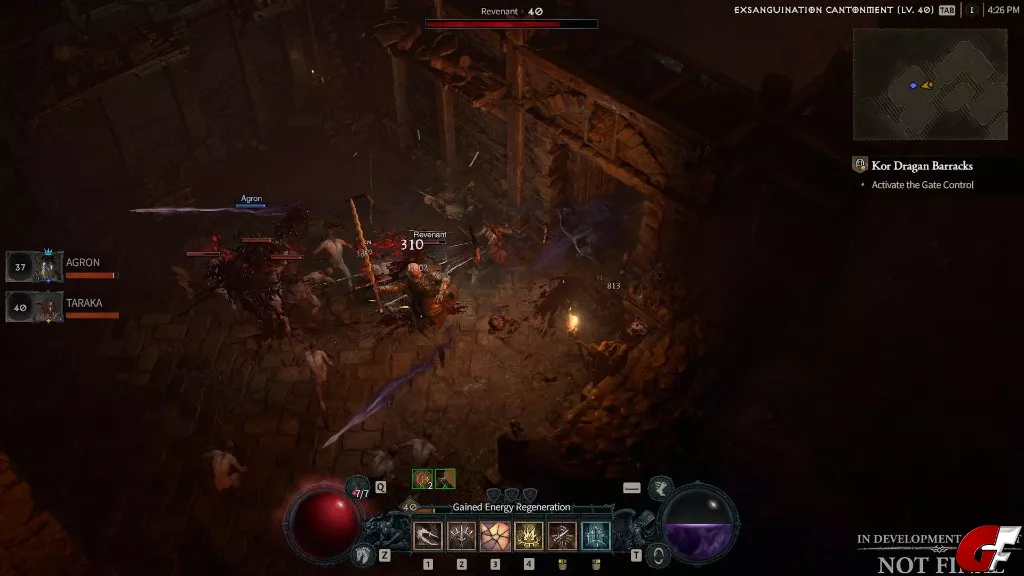
Task: Activate the teal raining blades skill
Action: pyautogui.click(x=596, y=537)
